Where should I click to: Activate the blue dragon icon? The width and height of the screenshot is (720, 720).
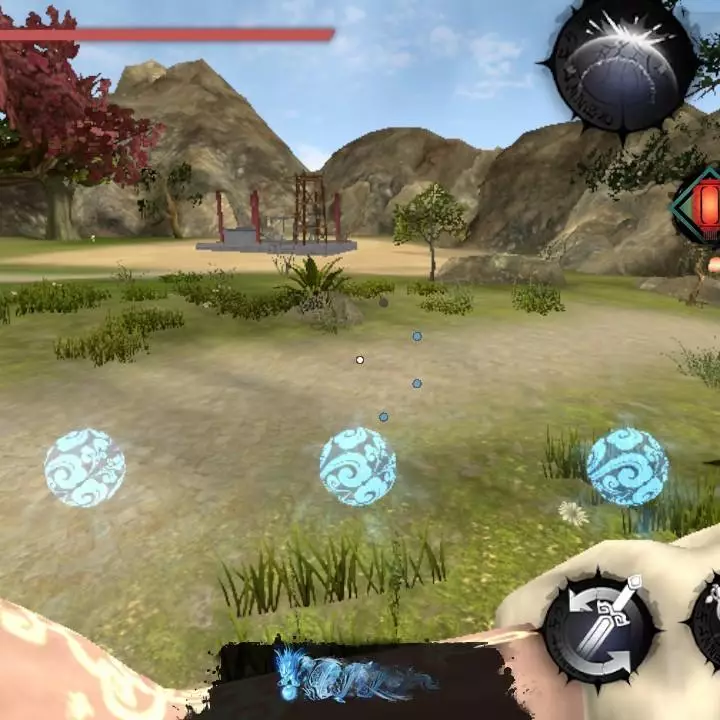[x=354, y=677]
